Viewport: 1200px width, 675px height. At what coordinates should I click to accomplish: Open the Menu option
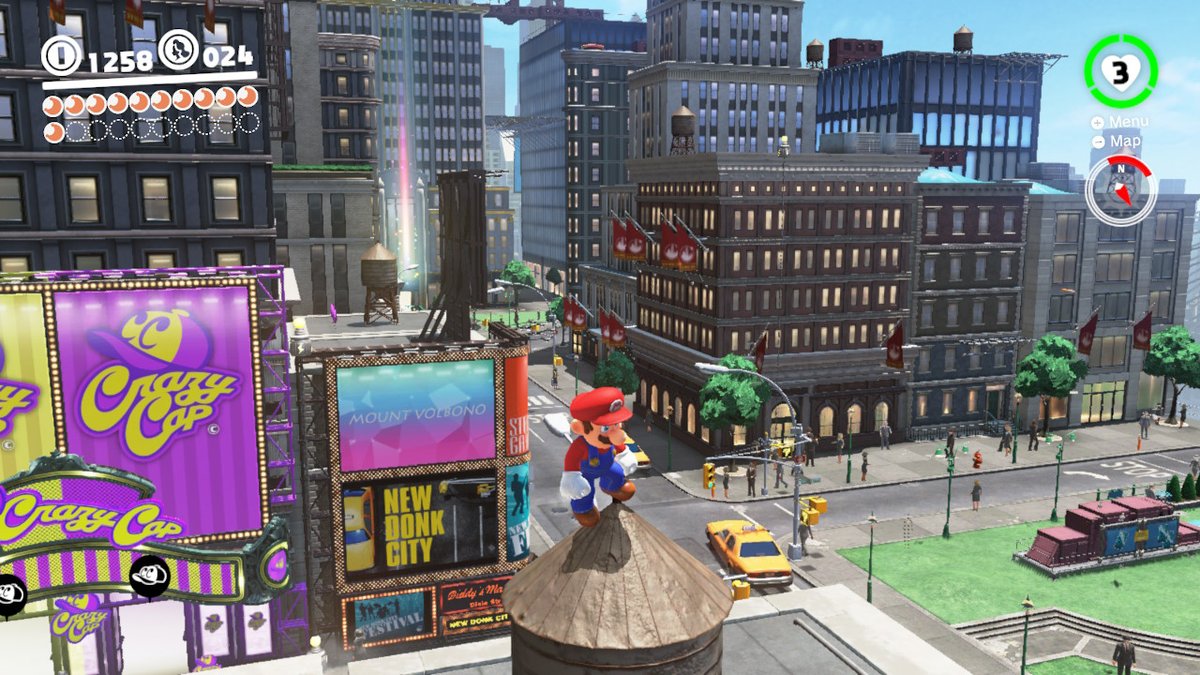1121,122
